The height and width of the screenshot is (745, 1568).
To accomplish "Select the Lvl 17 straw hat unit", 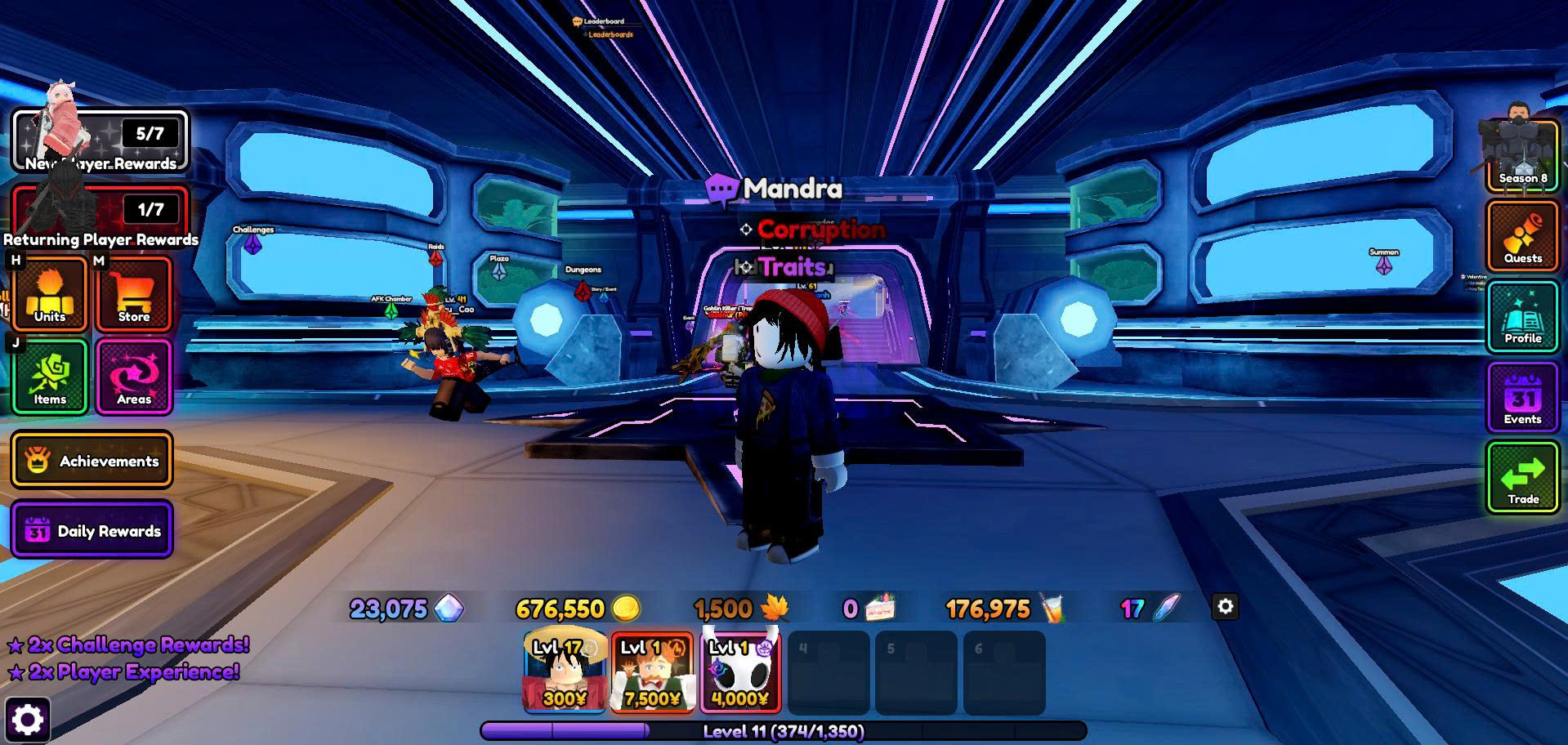I will [565, 672].
